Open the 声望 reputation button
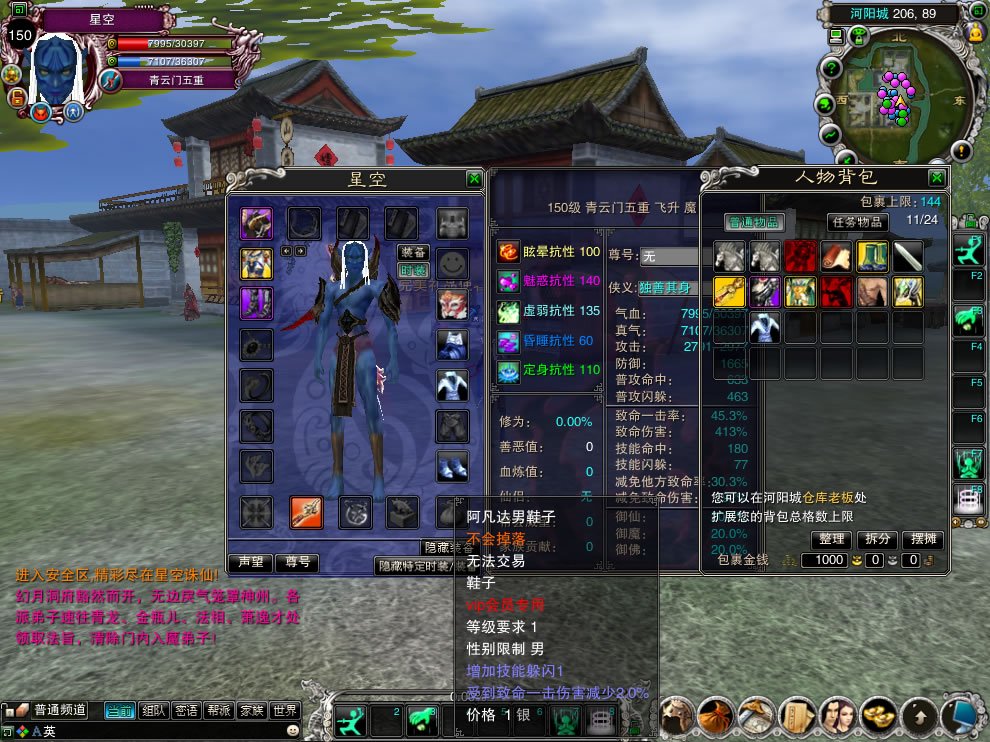 click(x=250, y=562)
